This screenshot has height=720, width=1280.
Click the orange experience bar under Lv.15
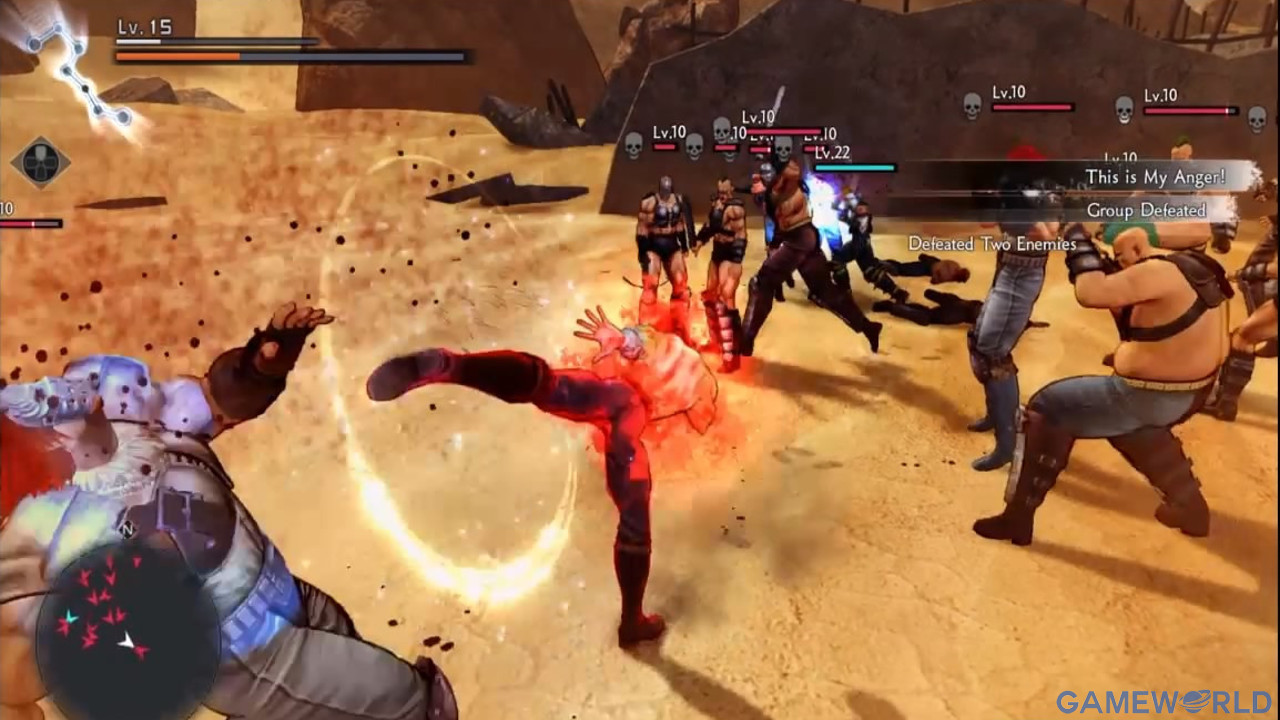(178, 55)
